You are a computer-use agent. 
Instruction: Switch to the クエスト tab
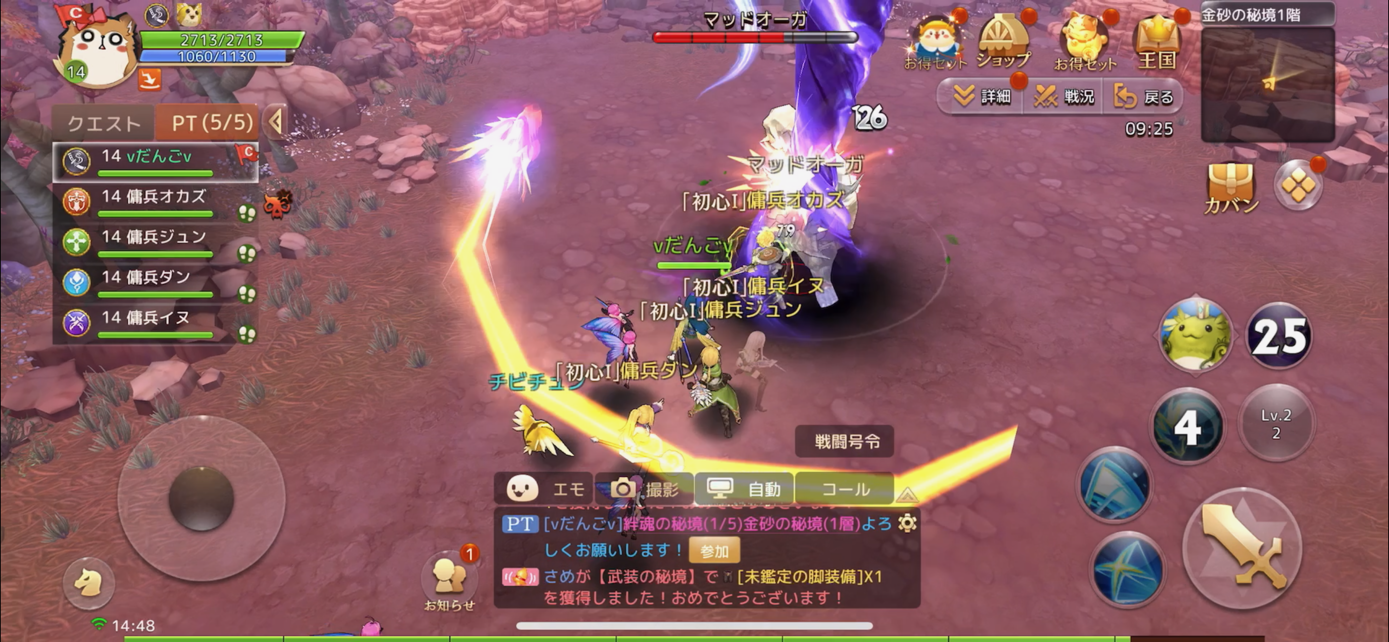104,123
